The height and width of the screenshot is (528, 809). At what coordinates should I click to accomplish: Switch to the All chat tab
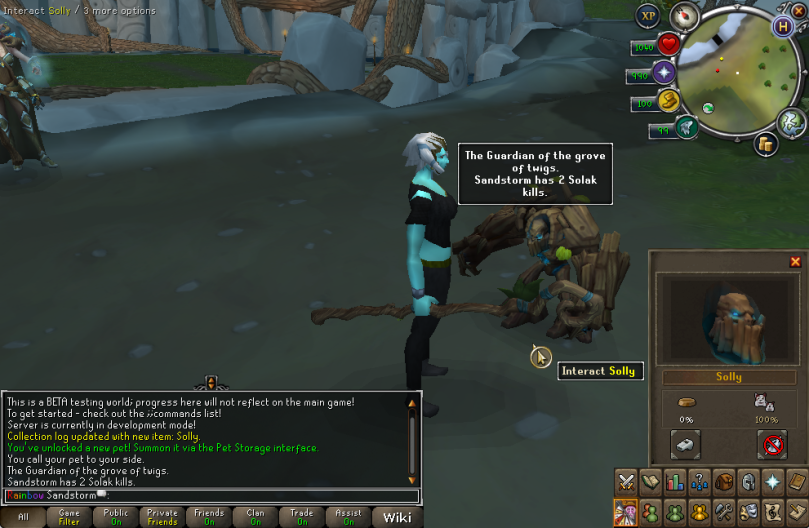click(22, 517)
